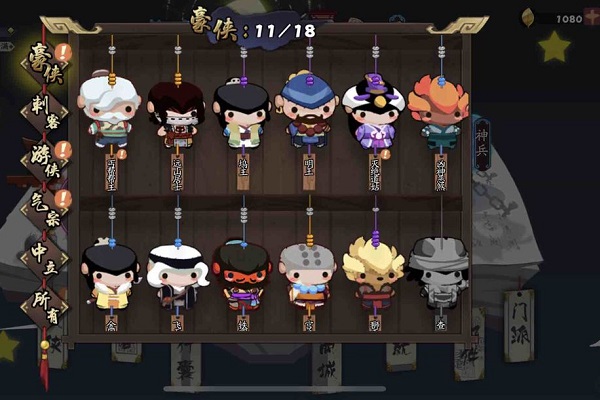Choose the red-faced hero with black hair

[242, 273]
